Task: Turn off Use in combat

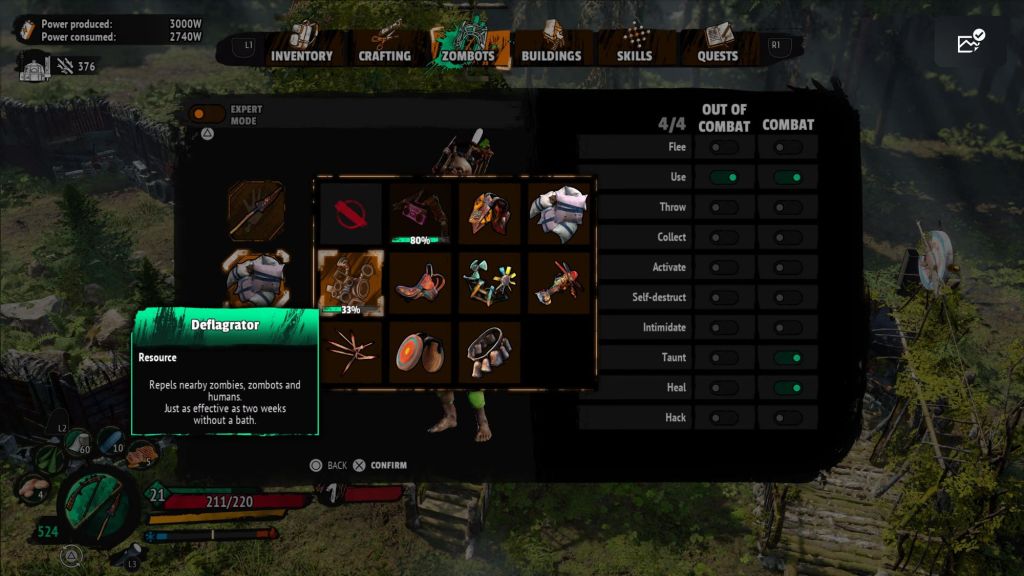Action: tap(788, 177)
